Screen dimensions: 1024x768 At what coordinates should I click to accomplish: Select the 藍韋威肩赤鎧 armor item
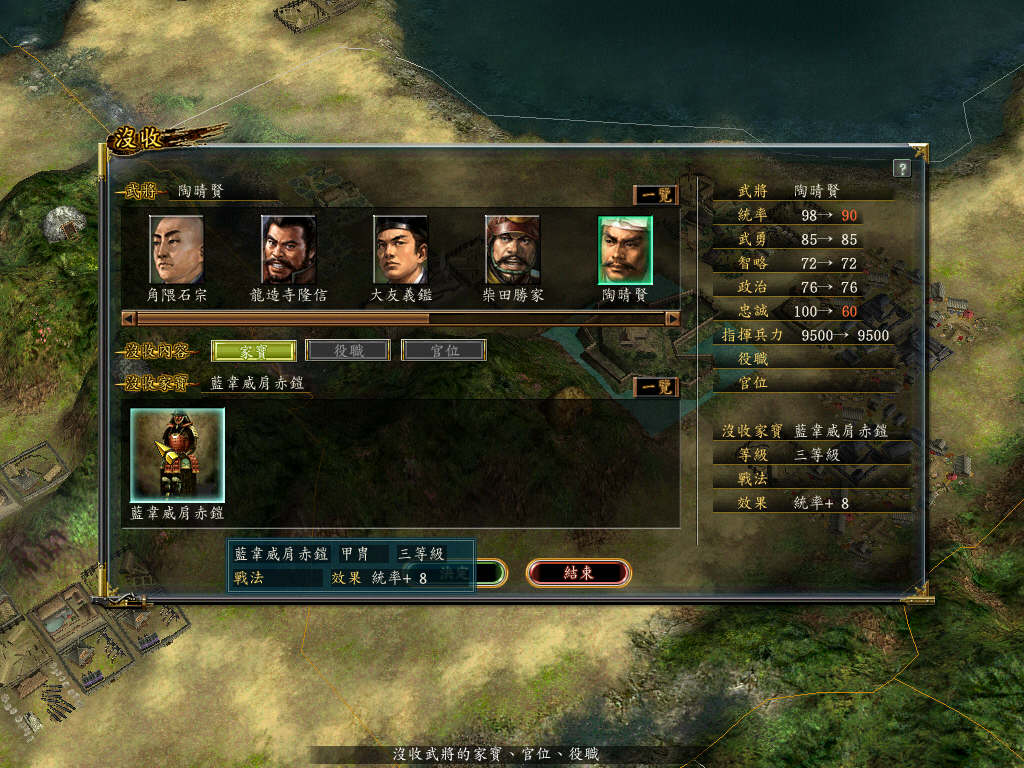[177, 455]
